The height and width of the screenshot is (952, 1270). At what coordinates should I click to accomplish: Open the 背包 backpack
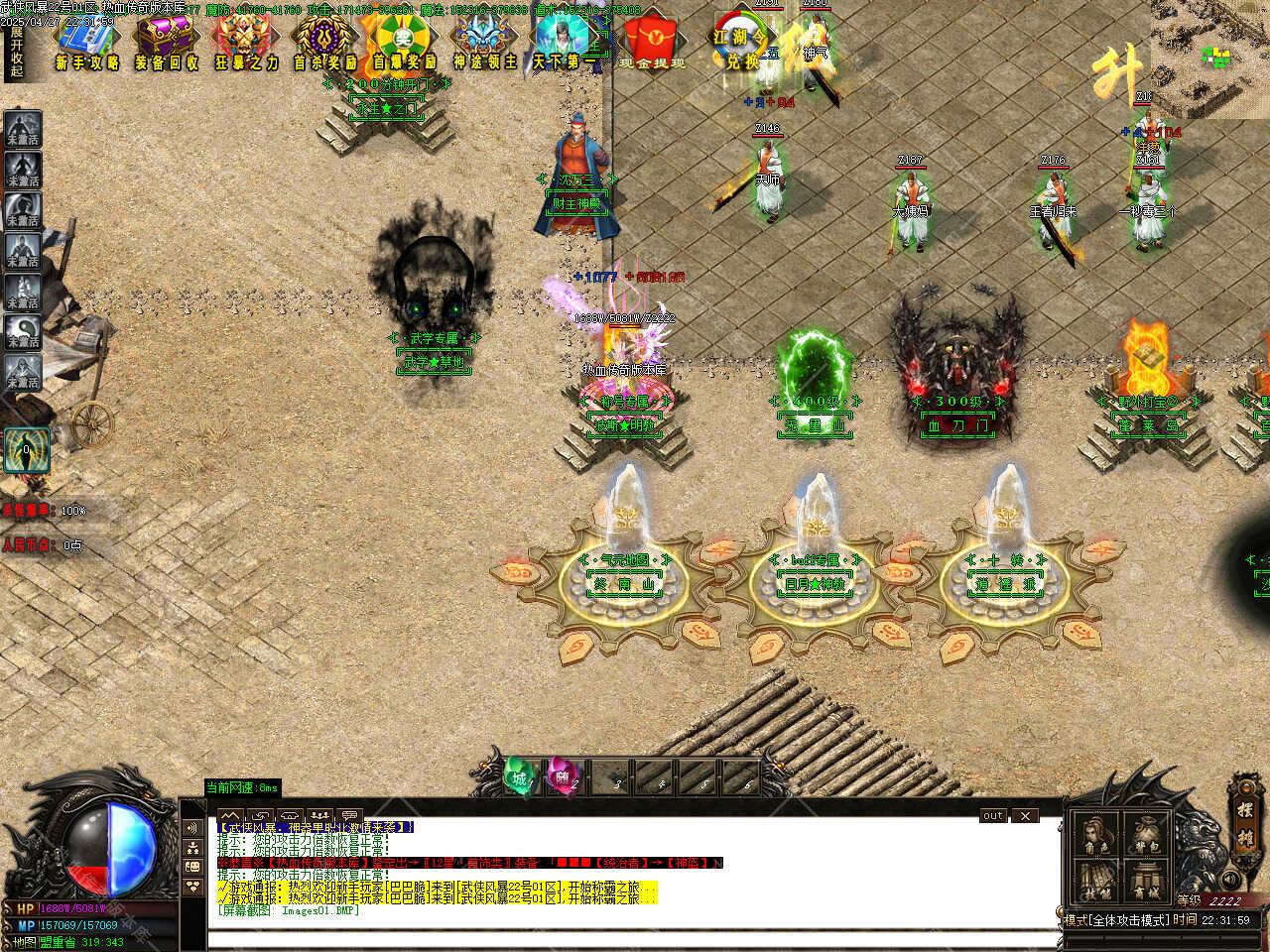(1147, 835)
